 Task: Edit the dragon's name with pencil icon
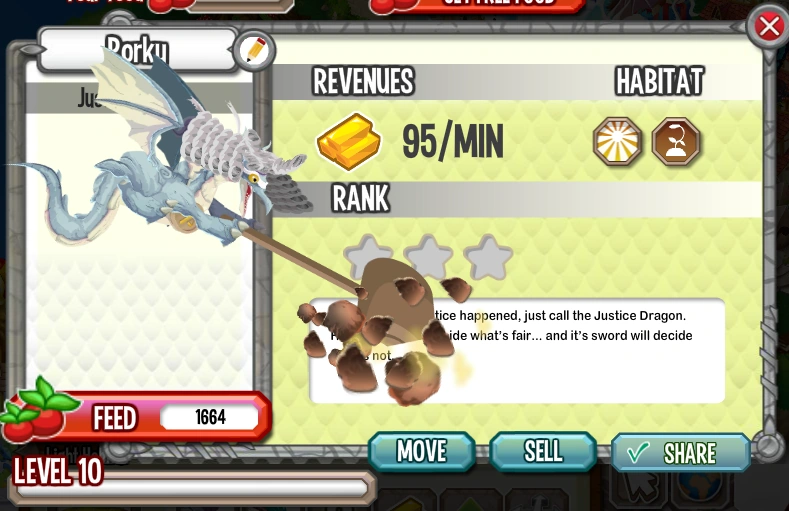[254, 50]
